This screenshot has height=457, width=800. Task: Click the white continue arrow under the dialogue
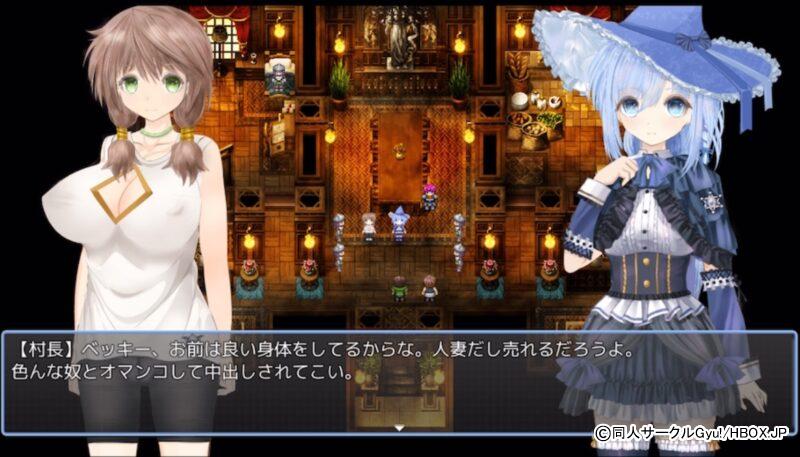coord(399,428)
